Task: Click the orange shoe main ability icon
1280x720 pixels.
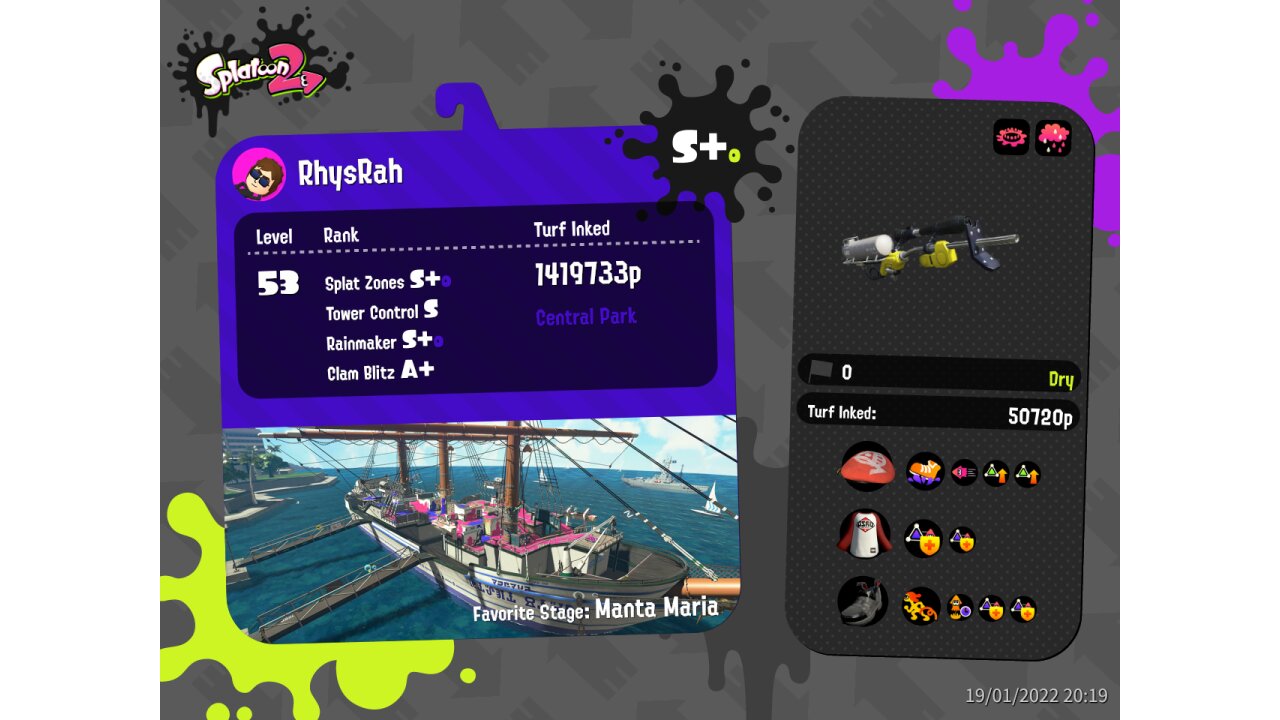Action: tap(925, 471)
